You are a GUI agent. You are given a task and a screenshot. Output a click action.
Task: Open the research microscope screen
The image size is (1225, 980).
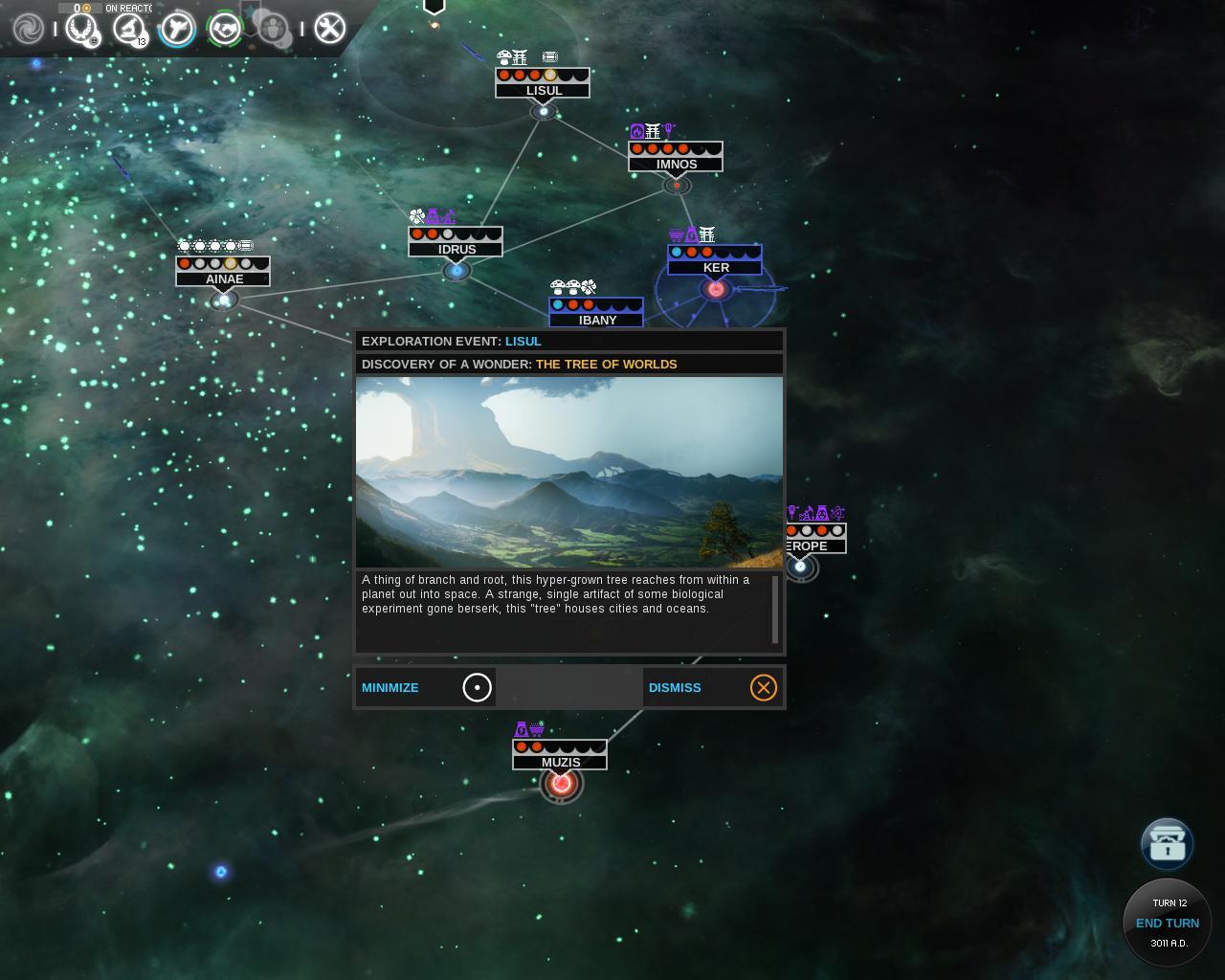tap(128, 29)
